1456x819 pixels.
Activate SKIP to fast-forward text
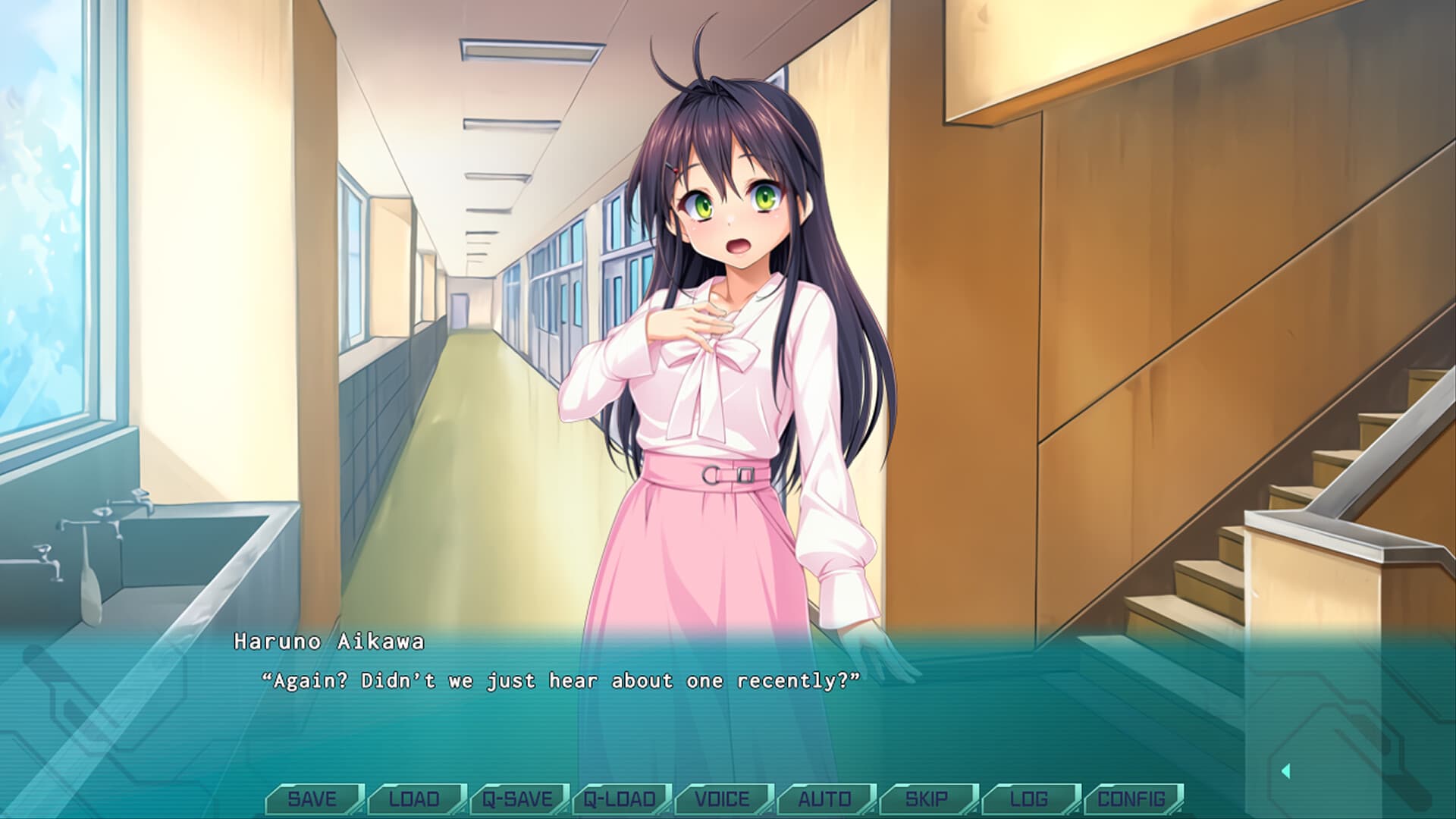[x=928, y=798]
